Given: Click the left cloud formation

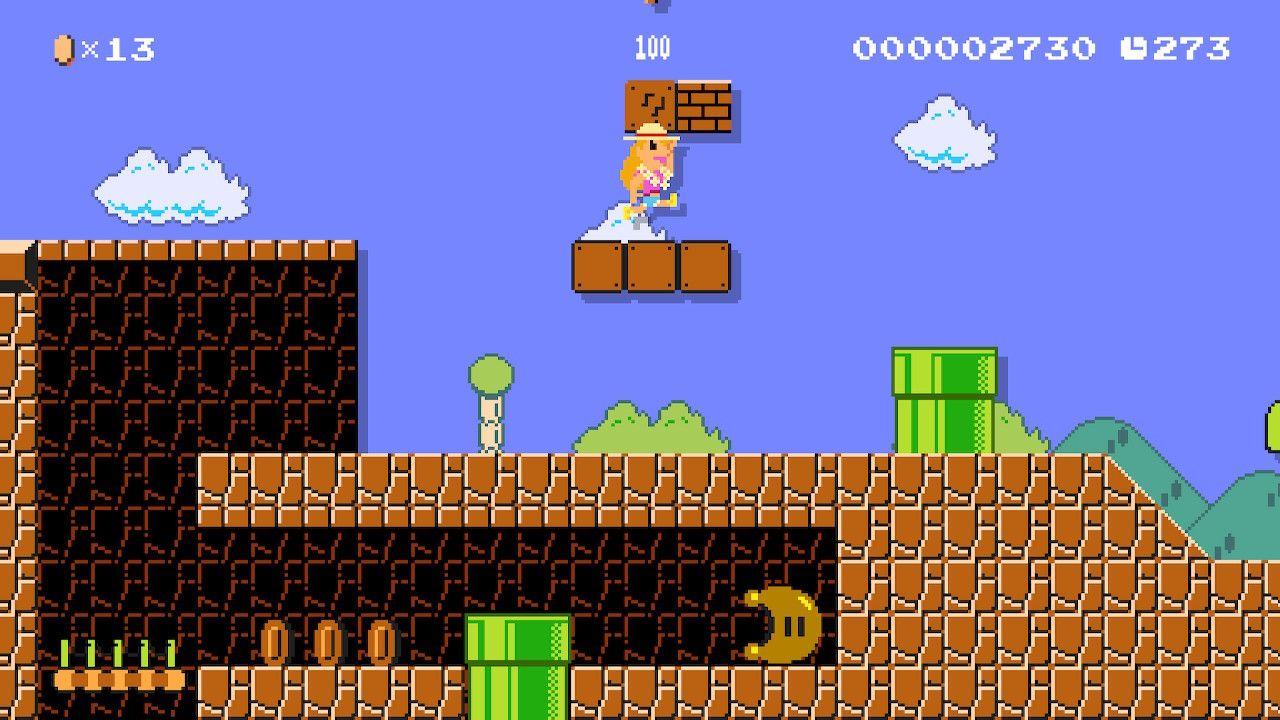Looking at the screenshot, I should [x=170, y=185].
